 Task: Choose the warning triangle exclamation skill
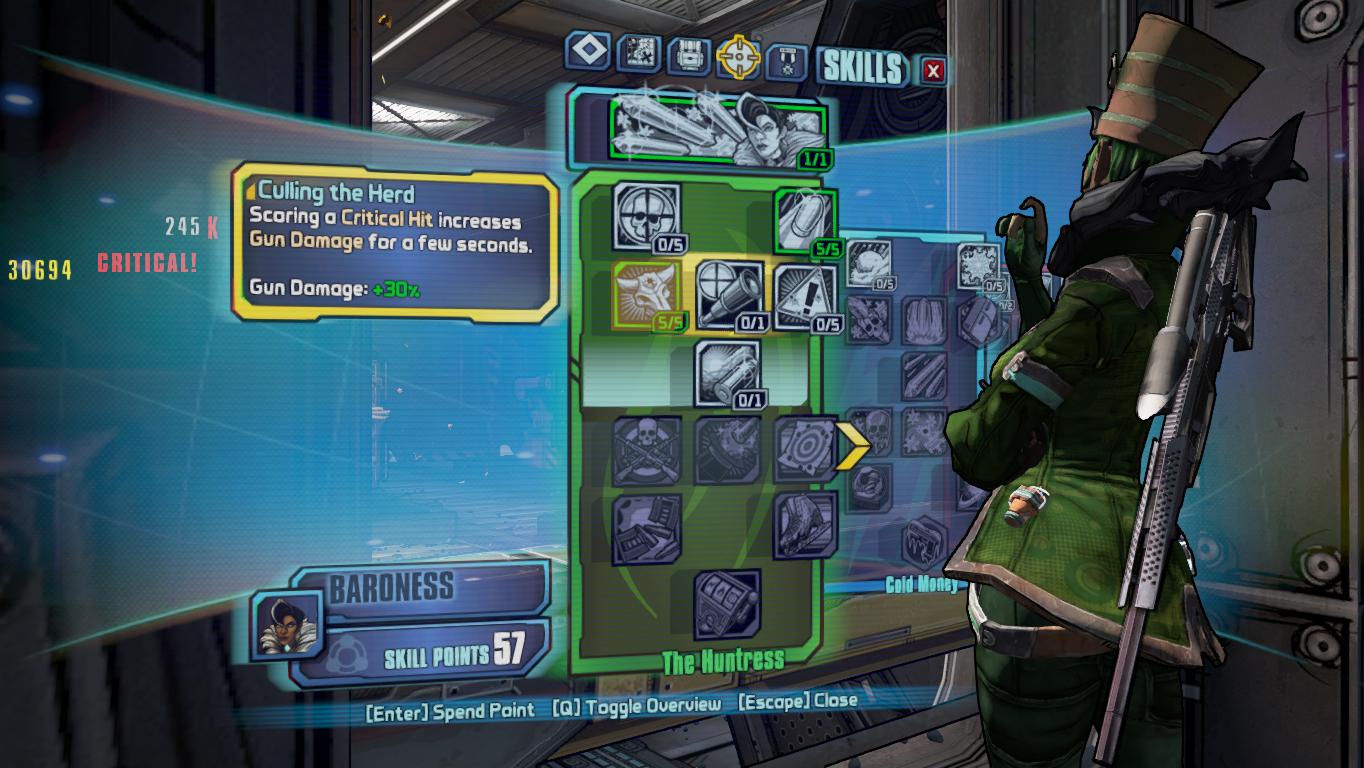point(805,297)
